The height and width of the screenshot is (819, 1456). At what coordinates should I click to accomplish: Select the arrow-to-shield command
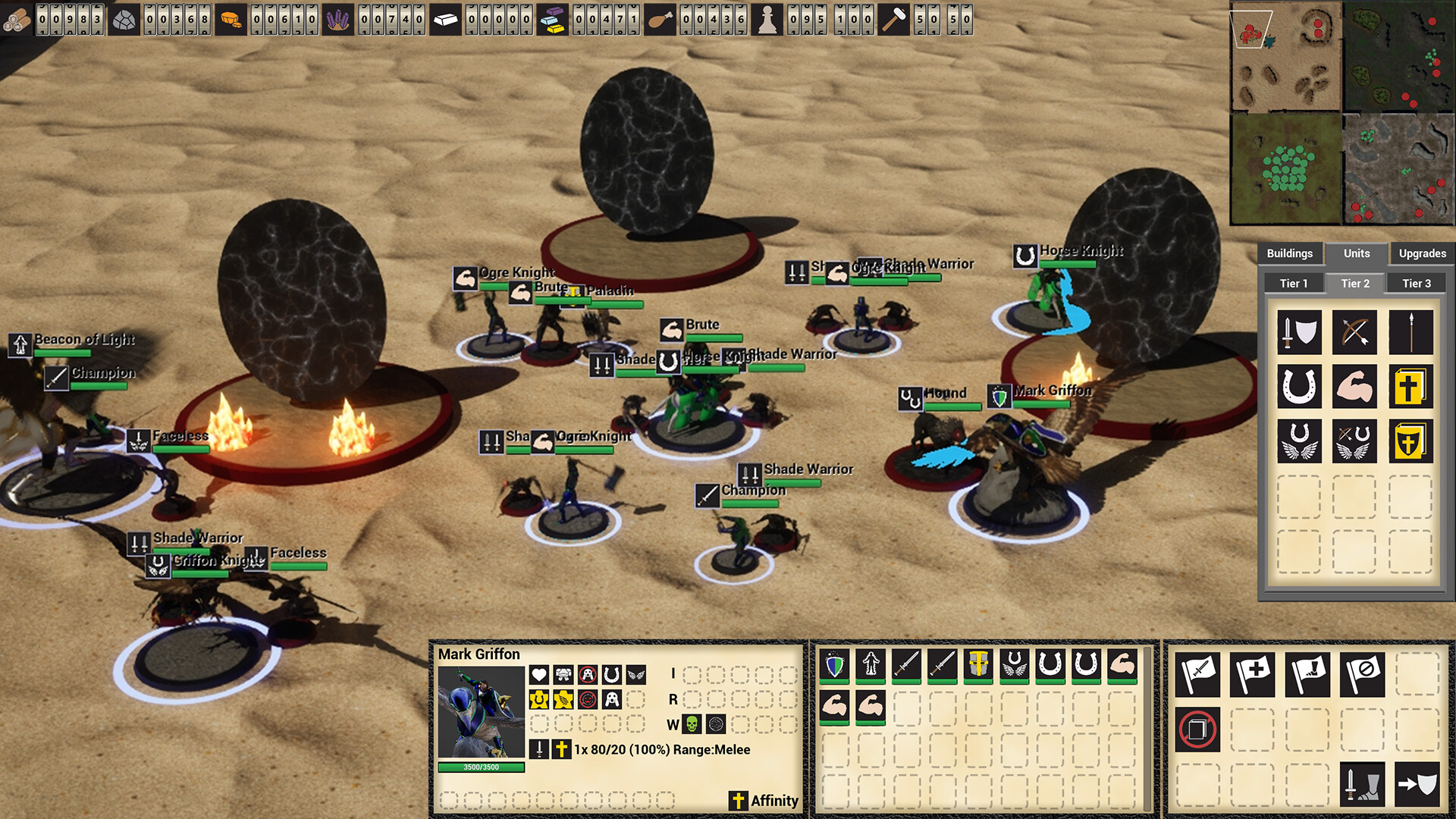[x=1417, y=784]
